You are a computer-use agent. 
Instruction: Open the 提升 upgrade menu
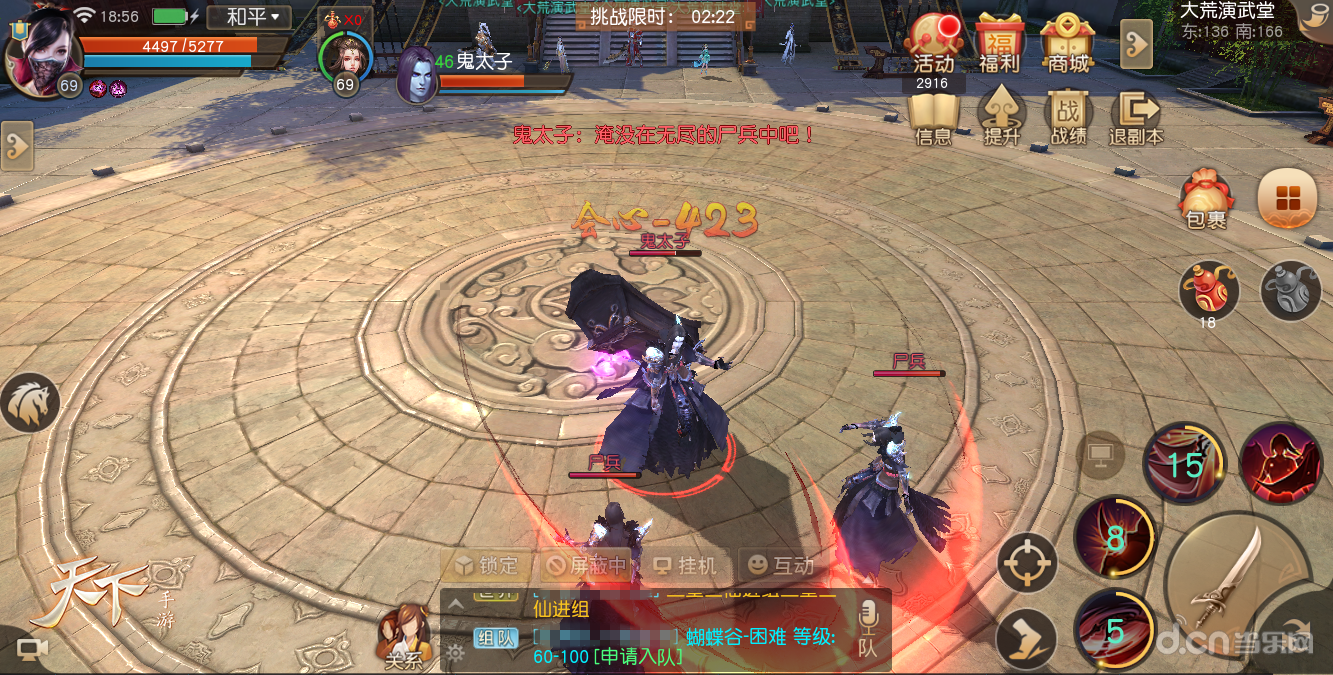coord(1001,118)
